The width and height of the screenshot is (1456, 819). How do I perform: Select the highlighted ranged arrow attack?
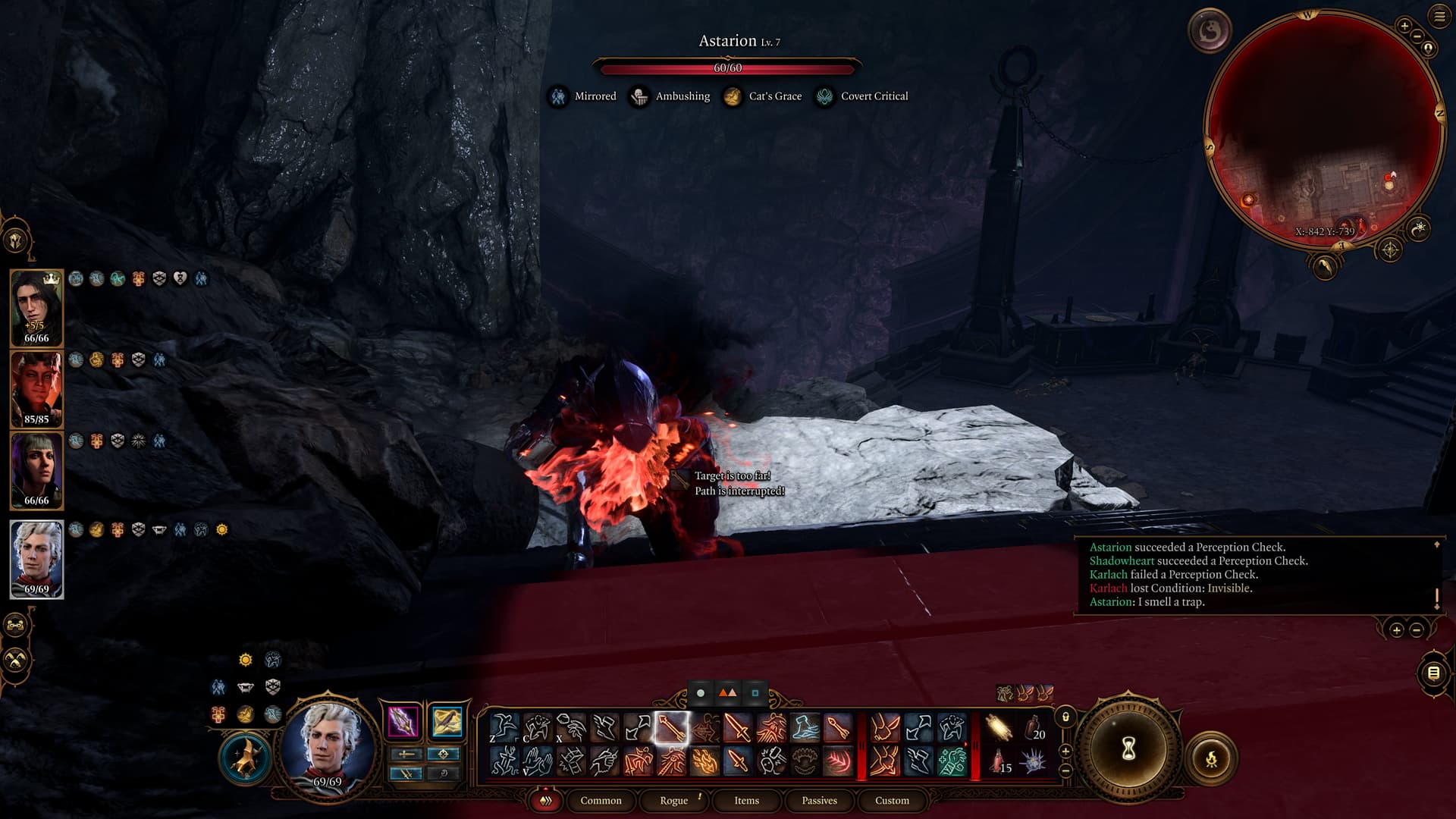tap(671, 728)
